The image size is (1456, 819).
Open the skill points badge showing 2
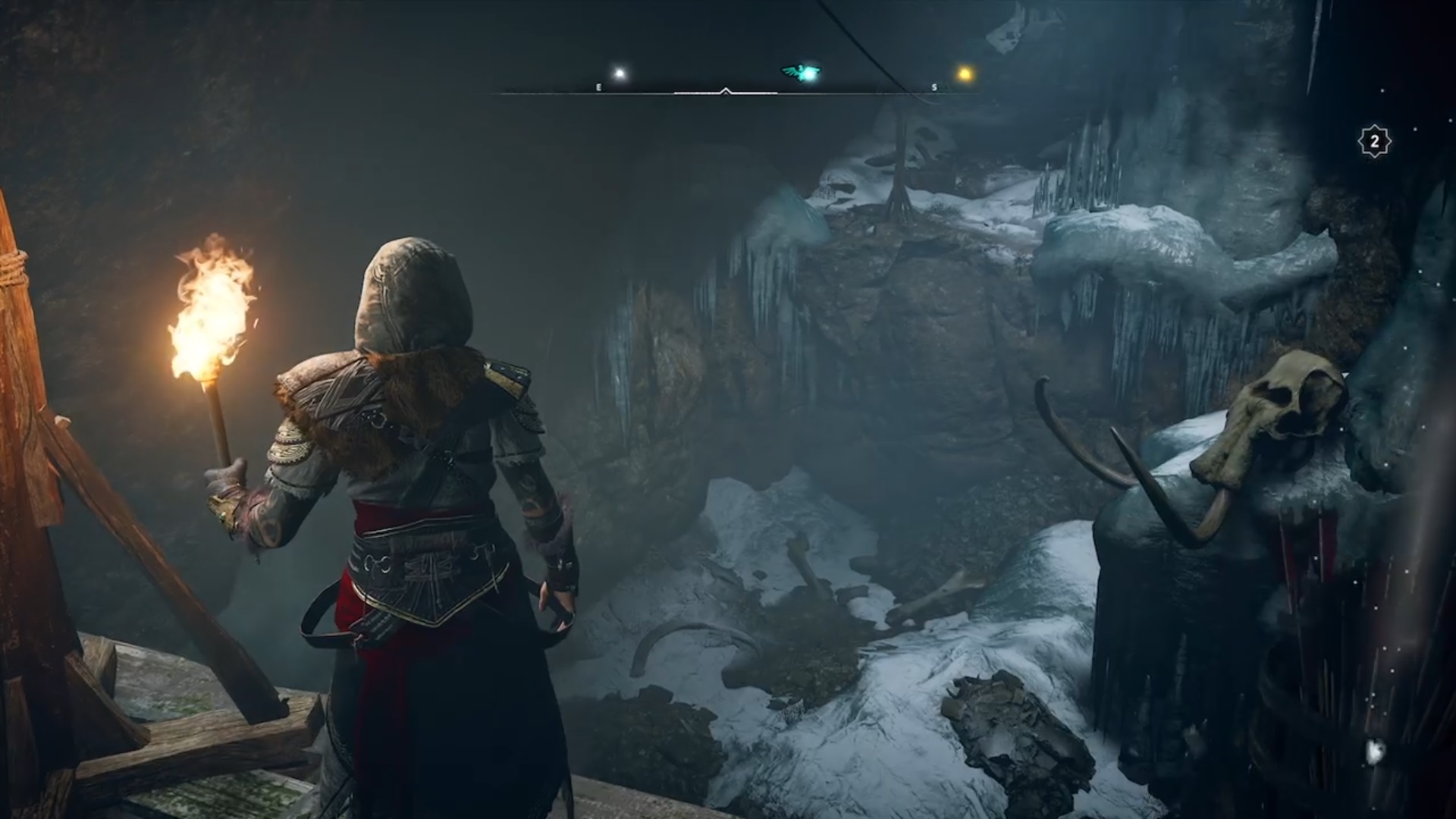pos(1374,142)
